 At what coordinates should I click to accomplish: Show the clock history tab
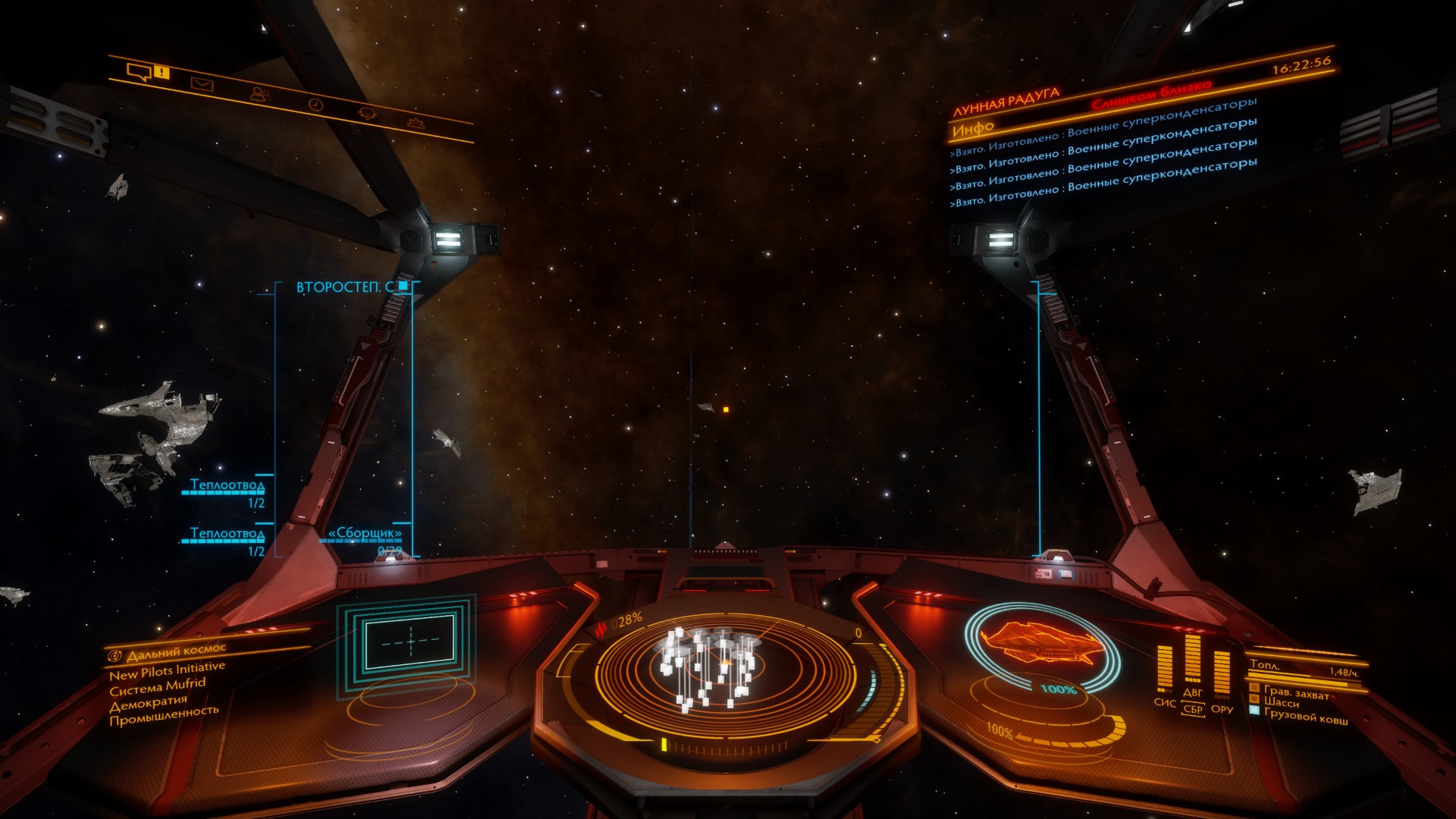315,105
